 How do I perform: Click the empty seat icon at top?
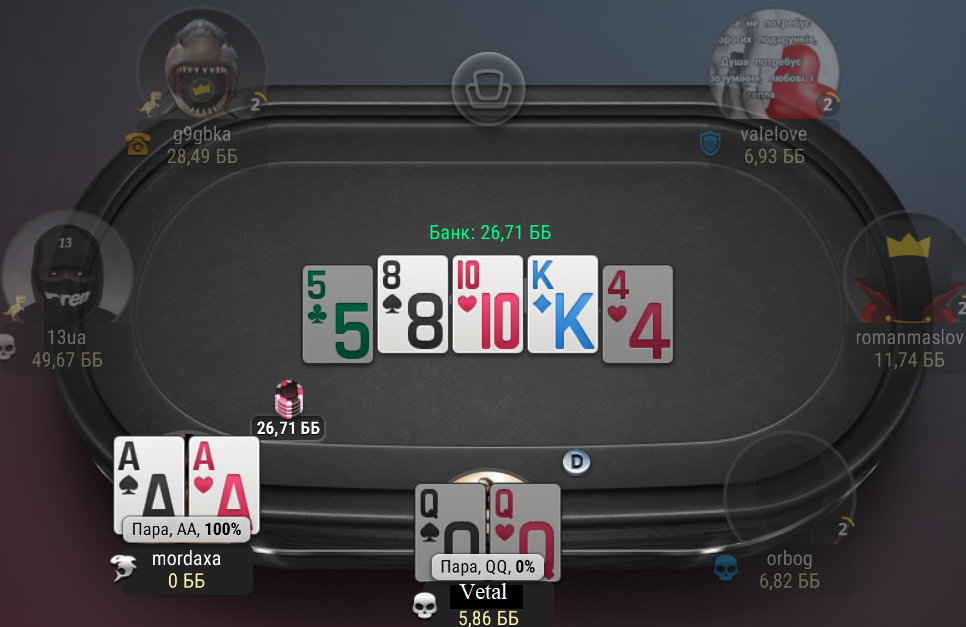[x=488, y=89]
